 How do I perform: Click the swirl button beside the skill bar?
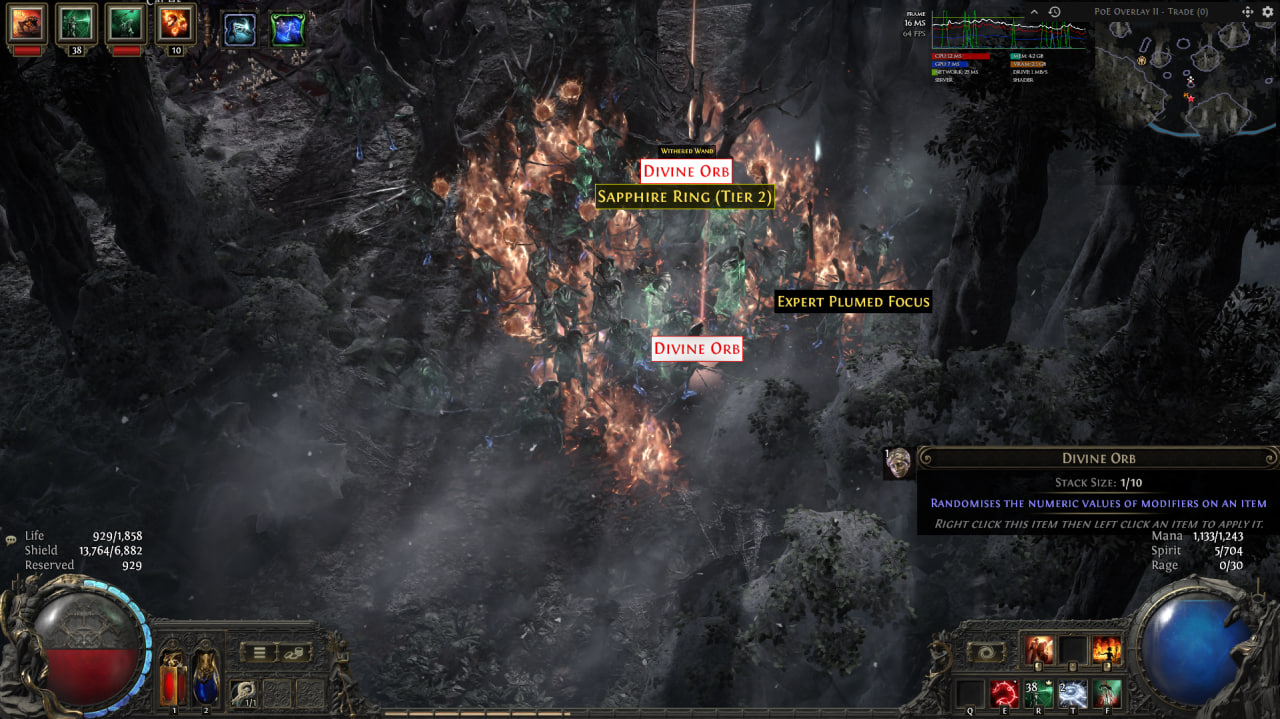pyautogui.click(x=986, y=652)
